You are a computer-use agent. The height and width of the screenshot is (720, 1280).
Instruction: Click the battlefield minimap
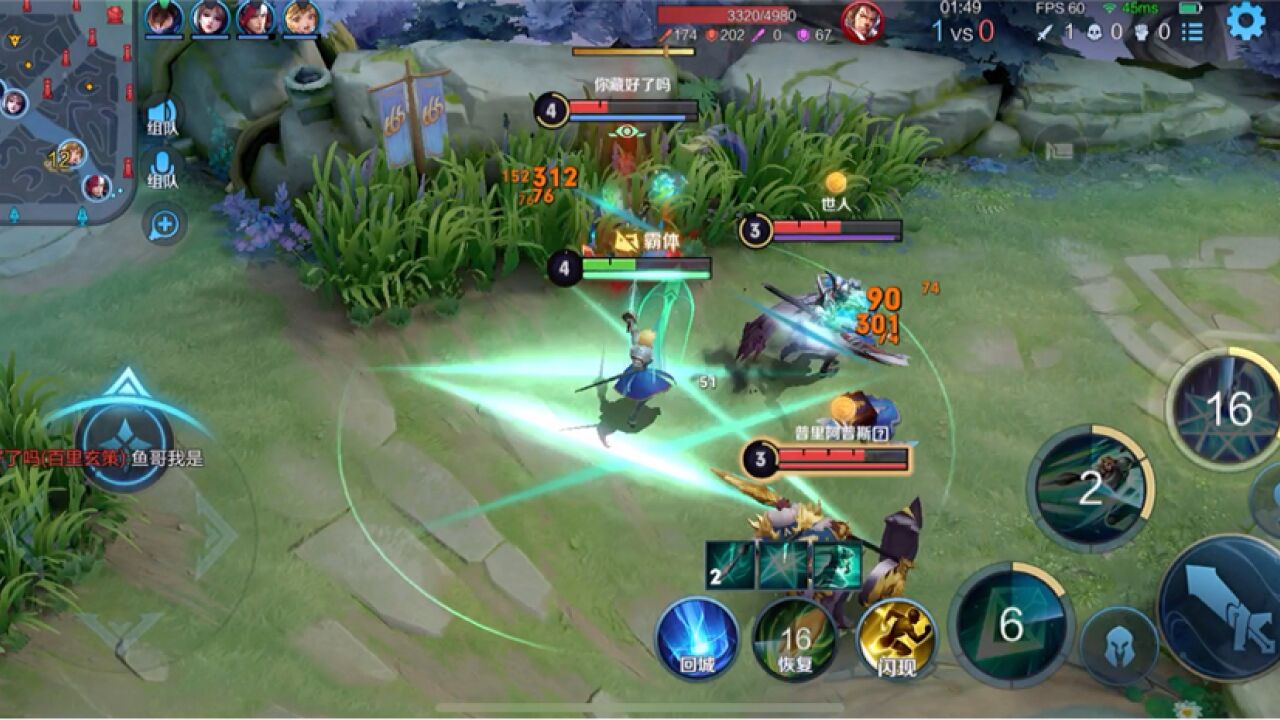pyautogui.click(x=66, y=110)
